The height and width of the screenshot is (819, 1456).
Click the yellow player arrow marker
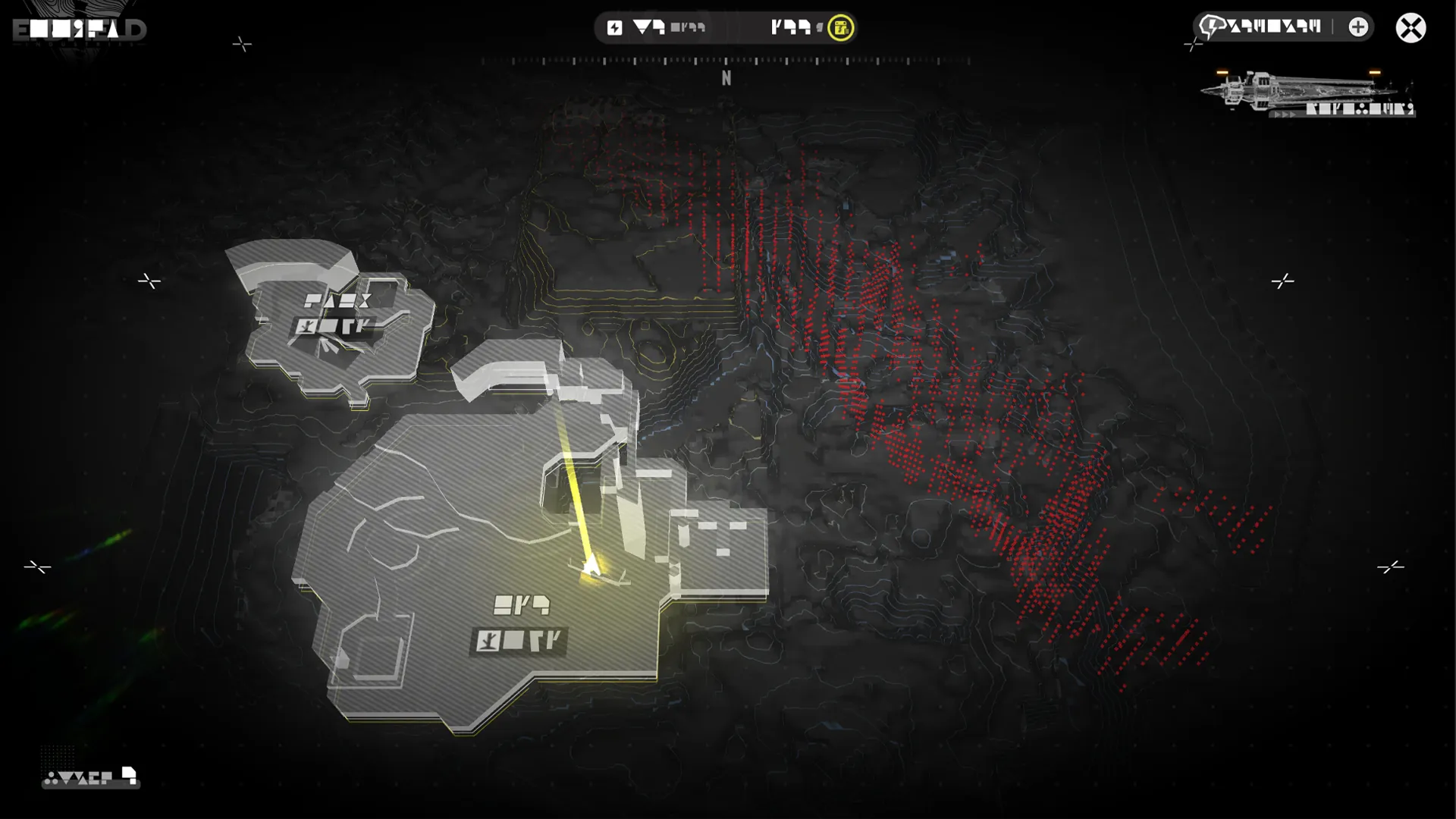[591, 565]
